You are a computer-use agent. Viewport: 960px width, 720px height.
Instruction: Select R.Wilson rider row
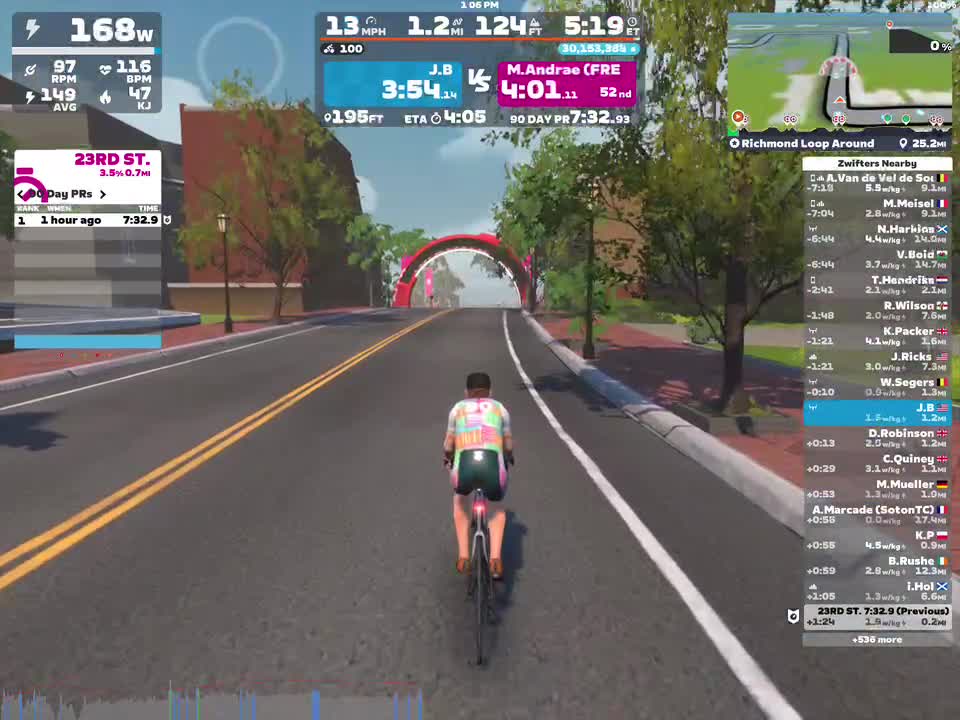[877, 311]
